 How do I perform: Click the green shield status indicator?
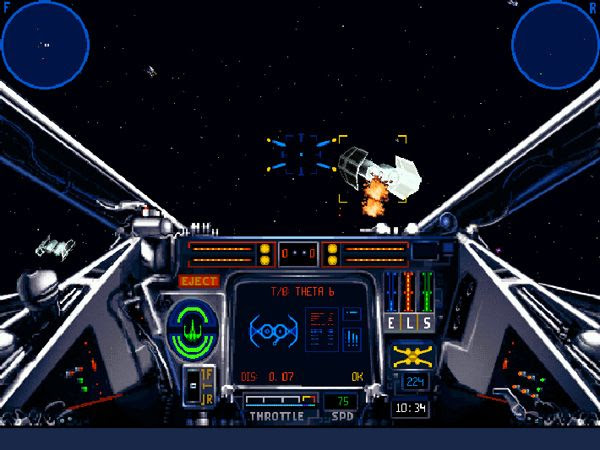click(192, 328)
